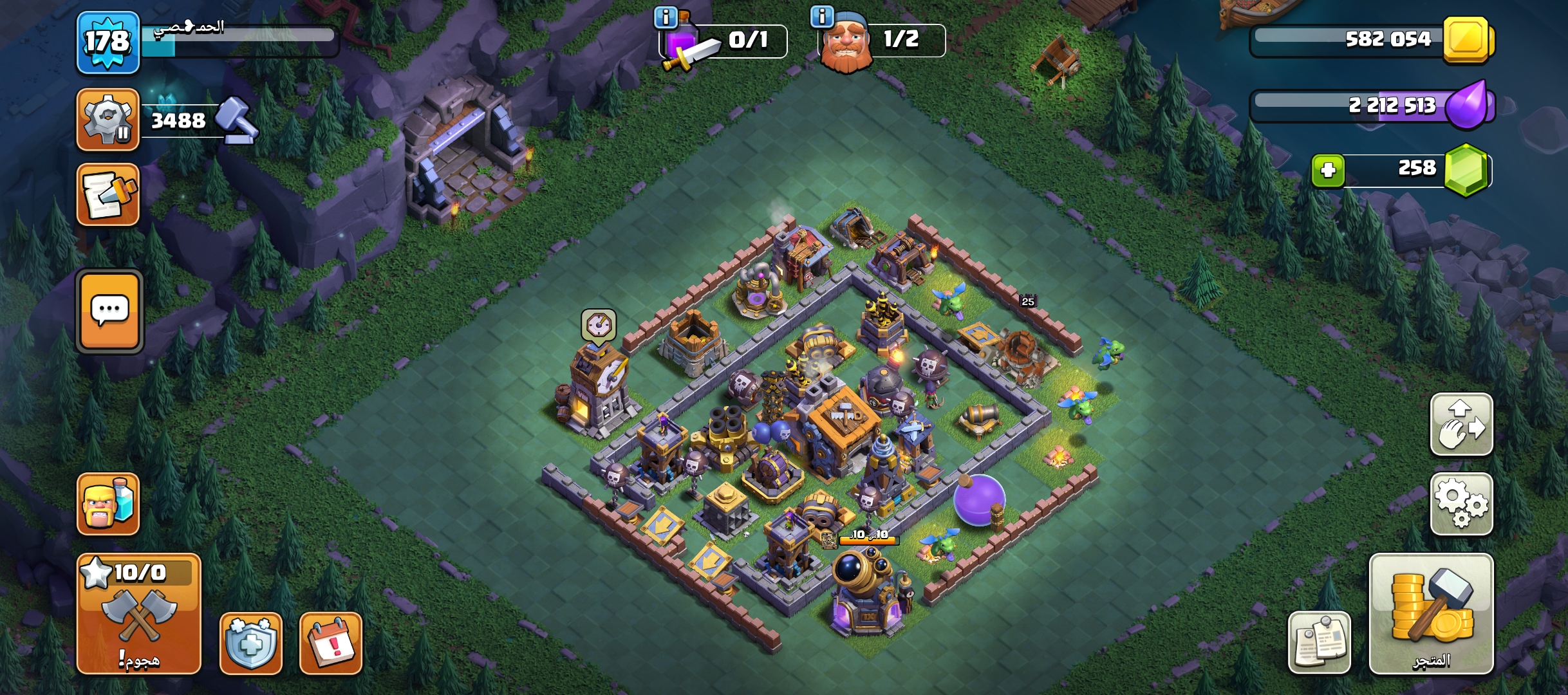1568x695 pixels.
Task: Buy gems with the green plus button
Action: coord(1328,171)
